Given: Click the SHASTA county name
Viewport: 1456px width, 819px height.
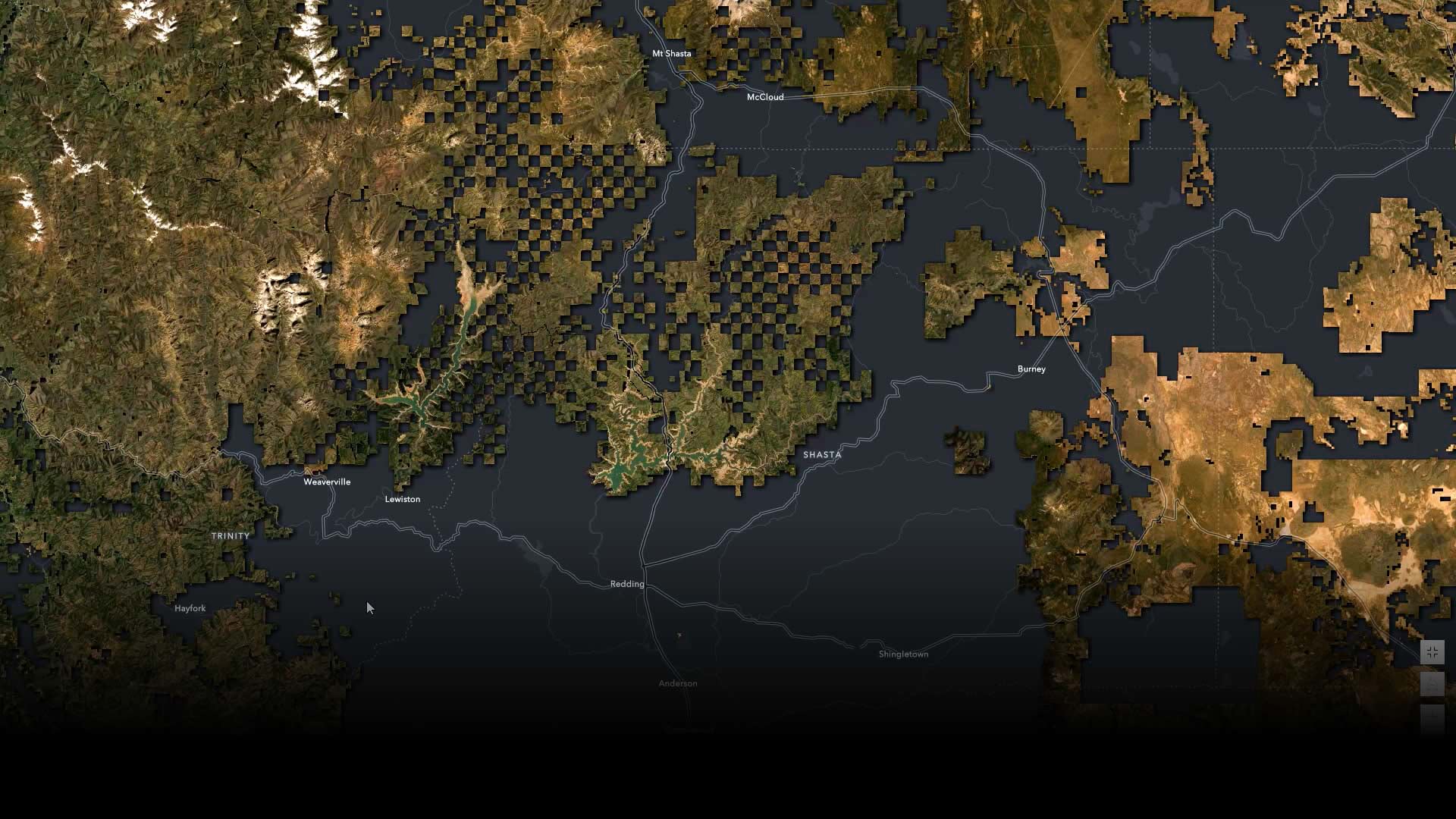Looking at the screenshot, I should pos(822,455).
